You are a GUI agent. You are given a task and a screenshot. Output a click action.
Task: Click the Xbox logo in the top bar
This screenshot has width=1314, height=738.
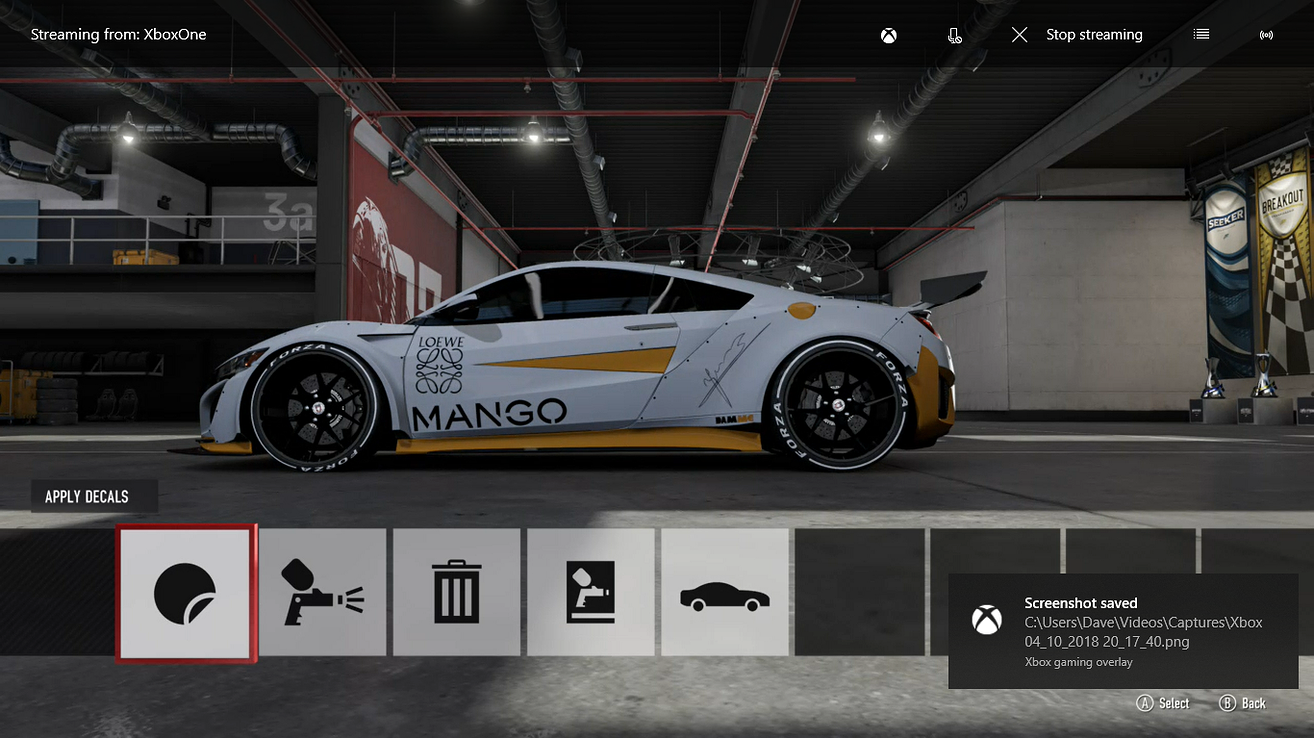point(888,34)
